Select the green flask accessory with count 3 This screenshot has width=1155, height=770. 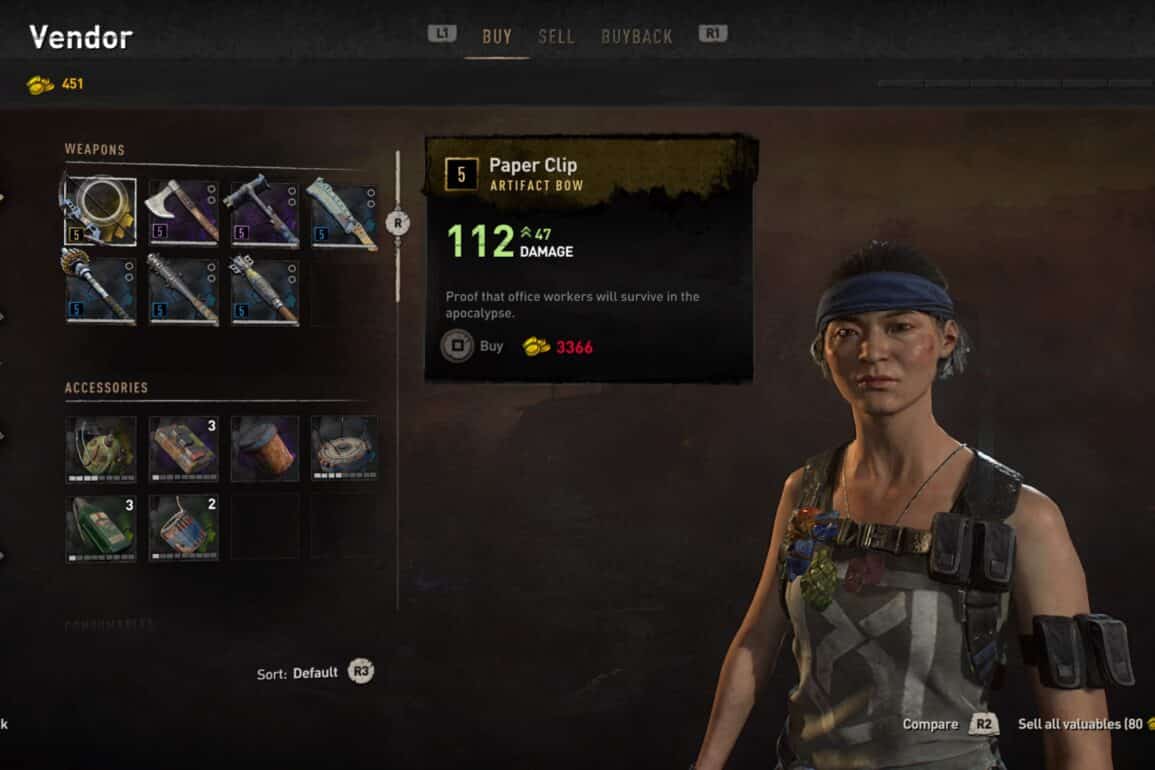101,528
